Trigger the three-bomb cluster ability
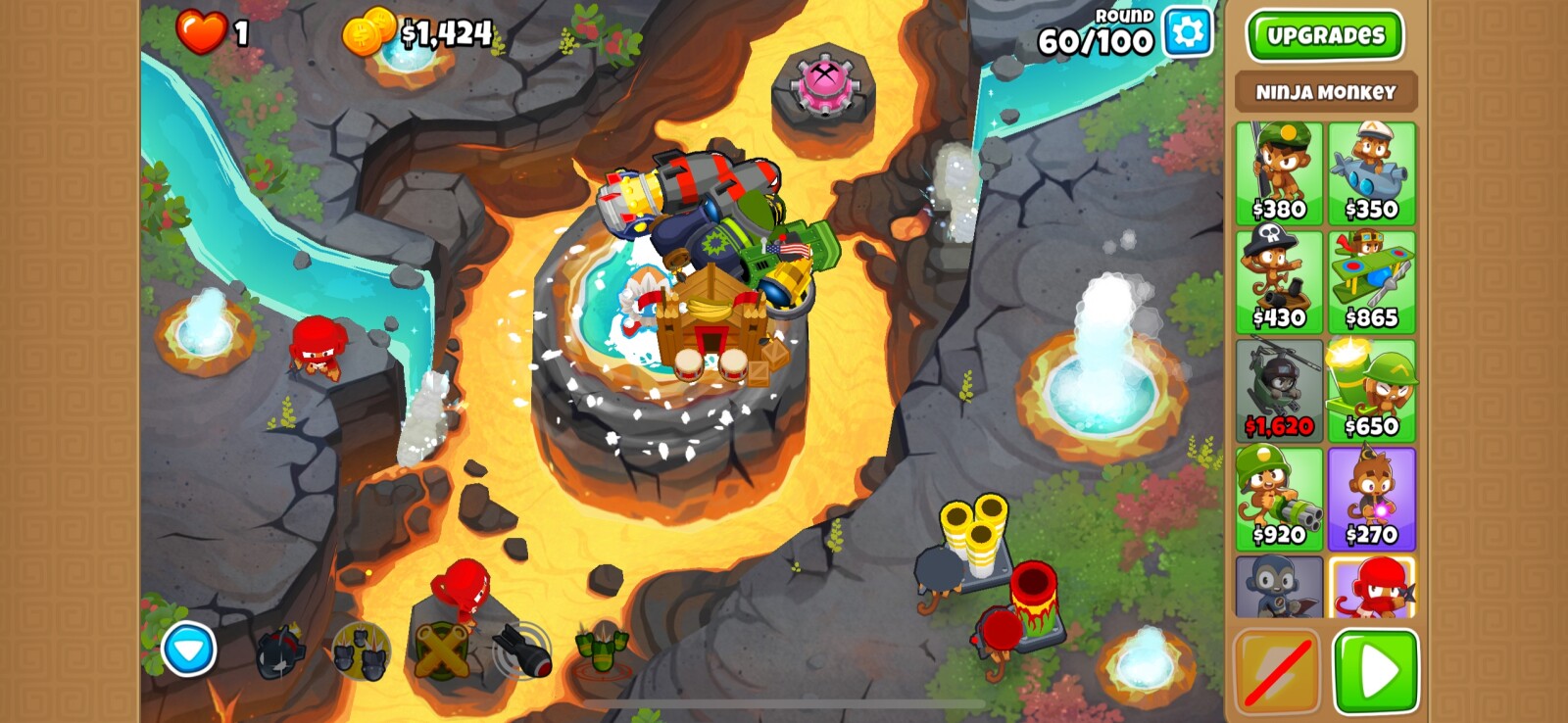This screenshot has height=723, width=1568. 360,651
